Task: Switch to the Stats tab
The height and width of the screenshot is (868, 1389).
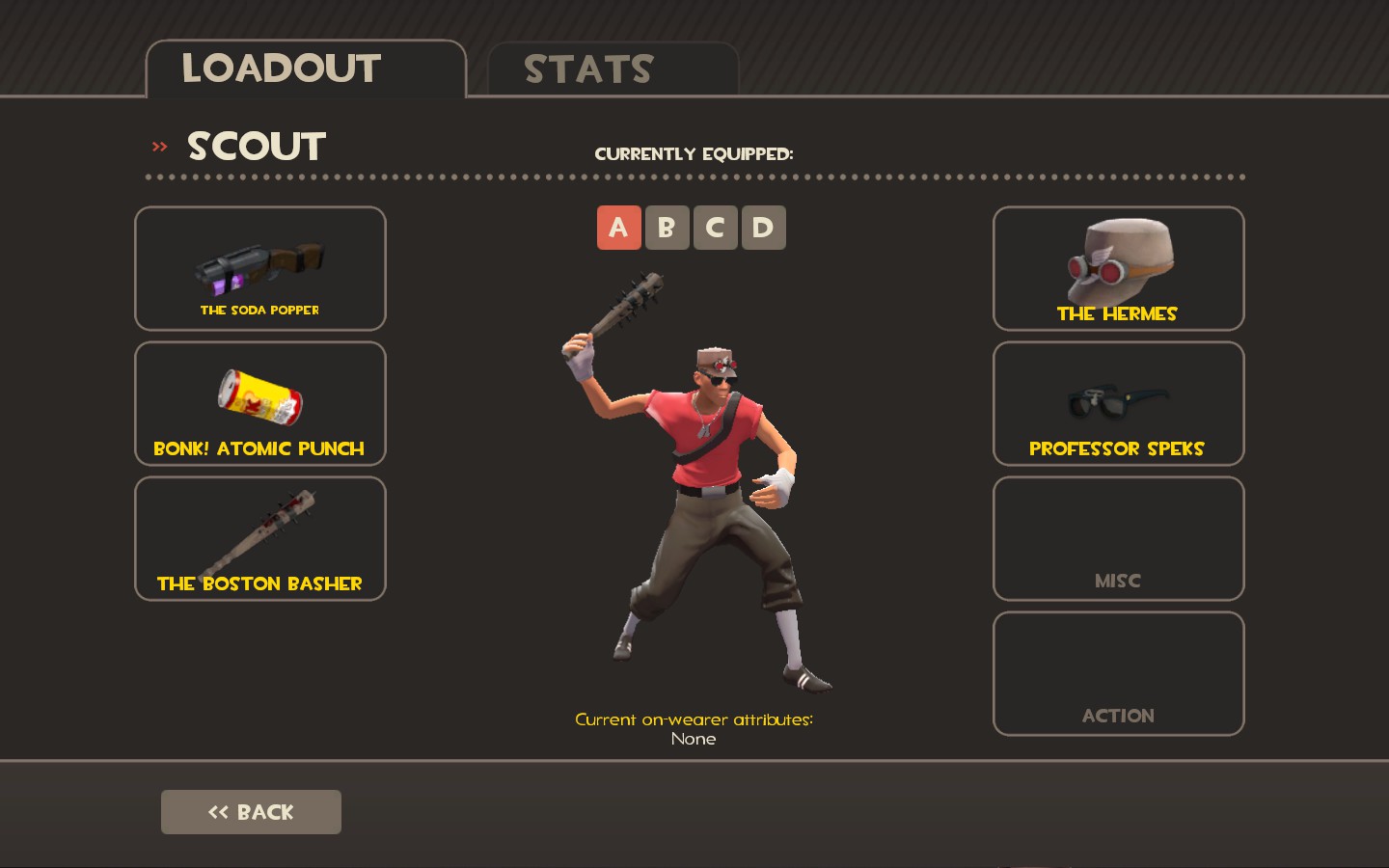Action: click(613, 69)
